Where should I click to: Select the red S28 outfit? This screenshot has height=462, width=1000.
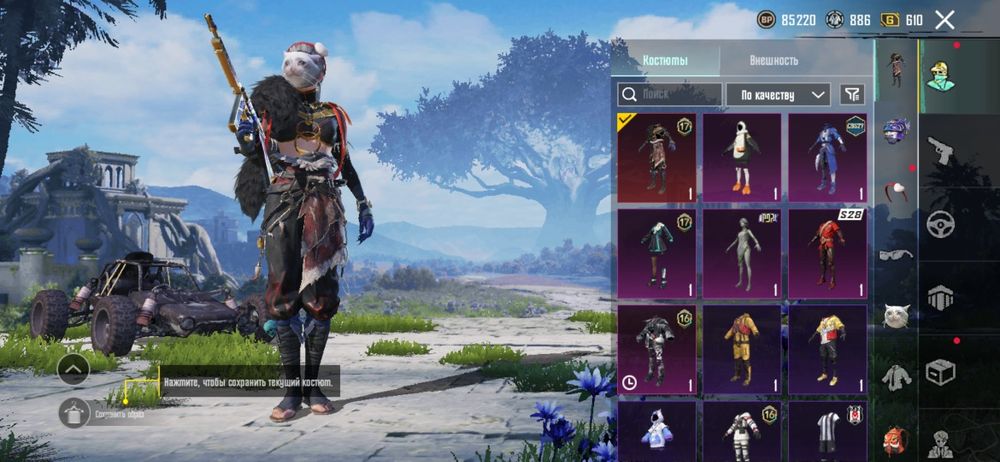[x=827, y=253]
